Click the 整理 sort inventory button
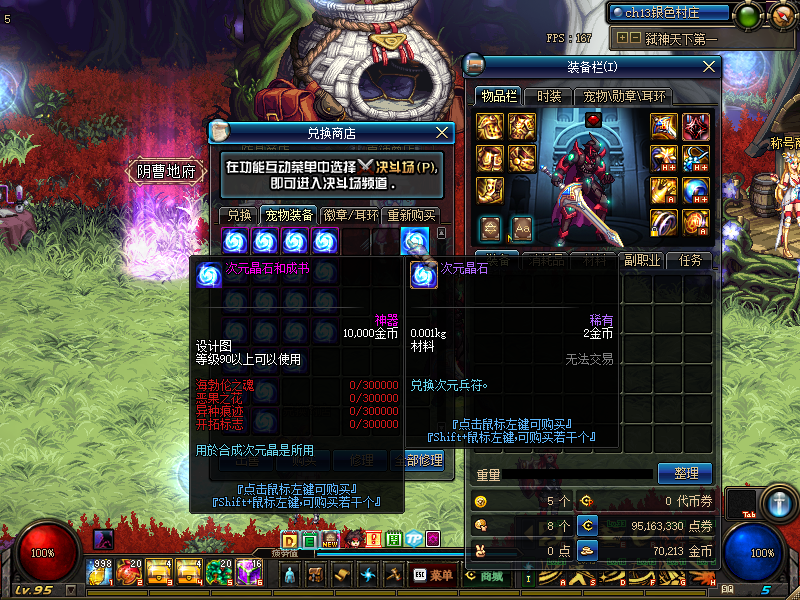This screenshot has height=600, width=800. [685, 473]
